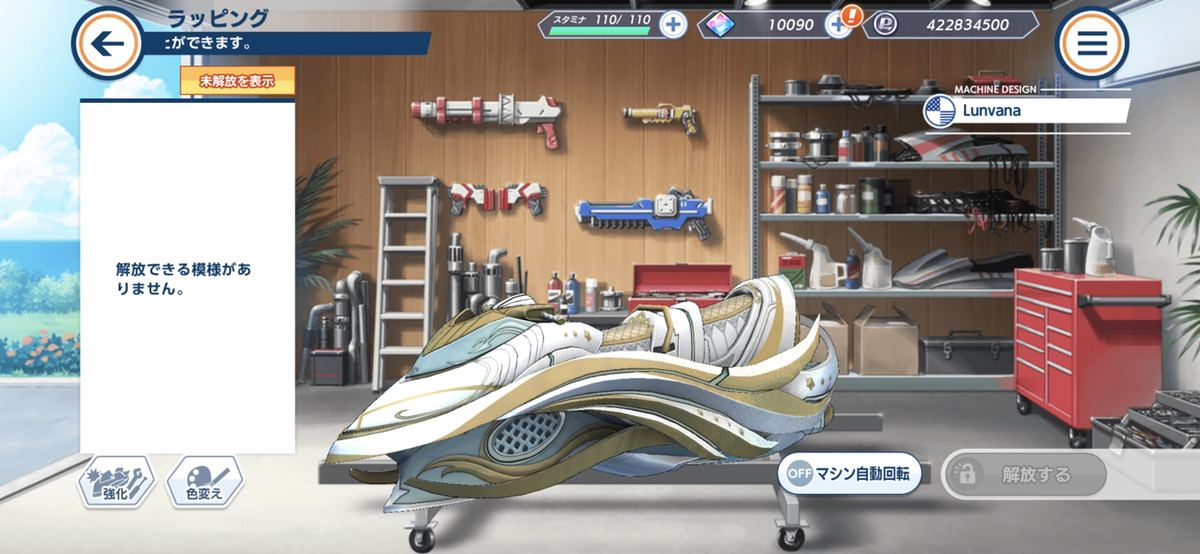This screenshot has width=1200, height=554.
Task: Buy more gems with the plus button
Action: coord(836,25)
